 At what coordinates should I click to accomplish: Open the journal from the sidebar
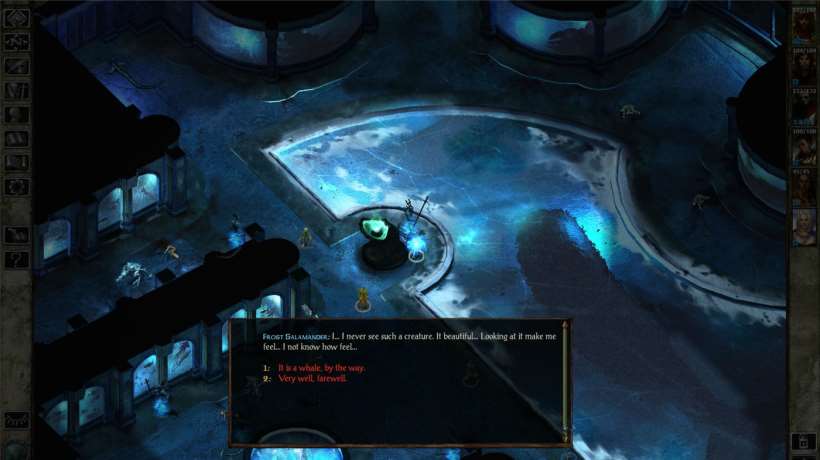click(x=16, y=66)
